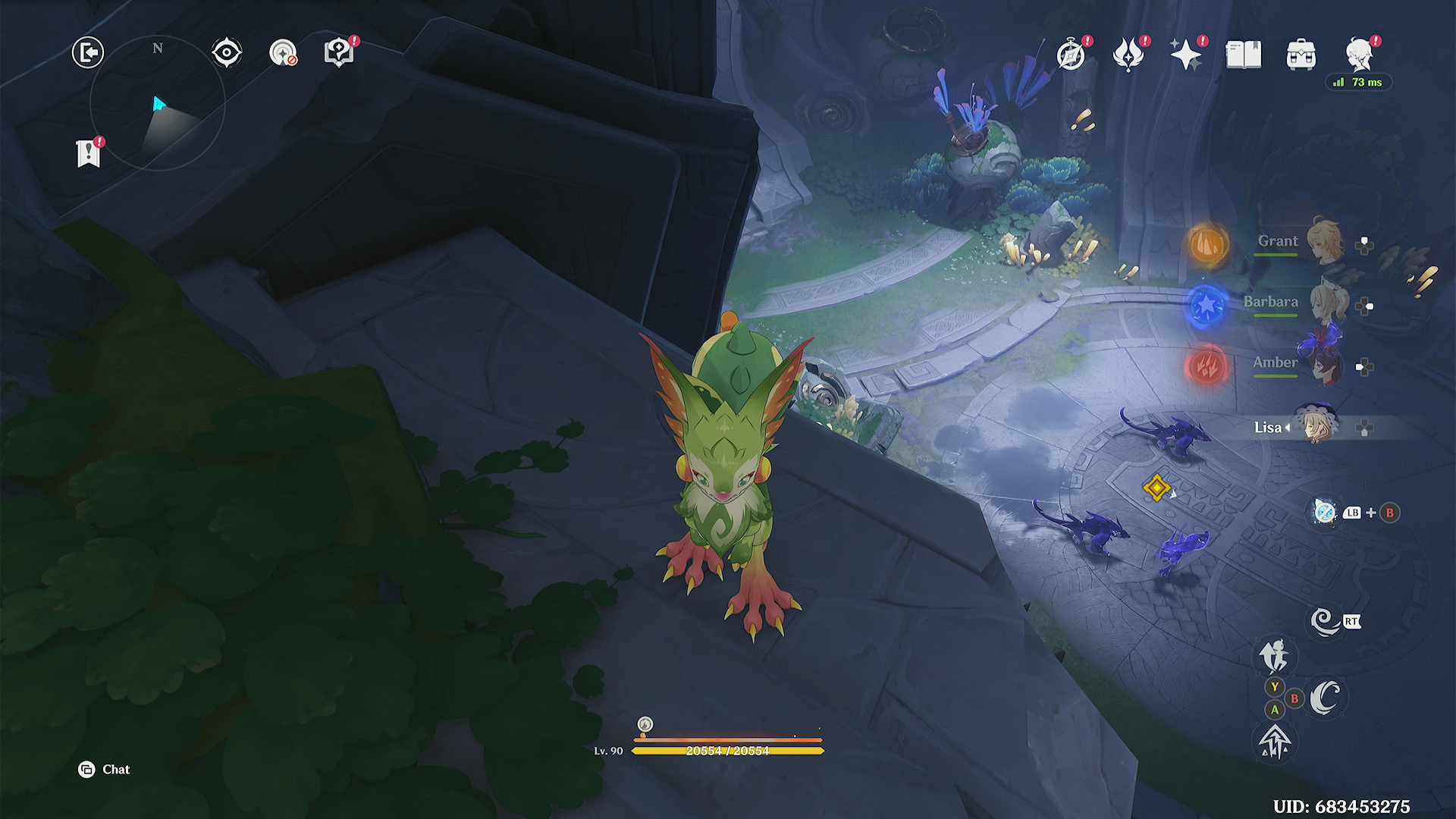1456x819 pixels.
Task: Open the Chat box
Action: pyautogui.click(x=105, y=770)
